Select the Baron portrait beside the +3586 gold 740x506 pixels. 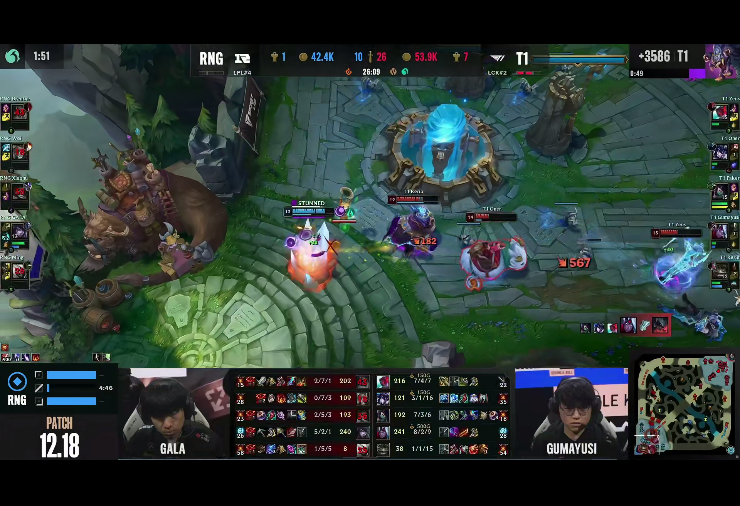tap(721, 60)
